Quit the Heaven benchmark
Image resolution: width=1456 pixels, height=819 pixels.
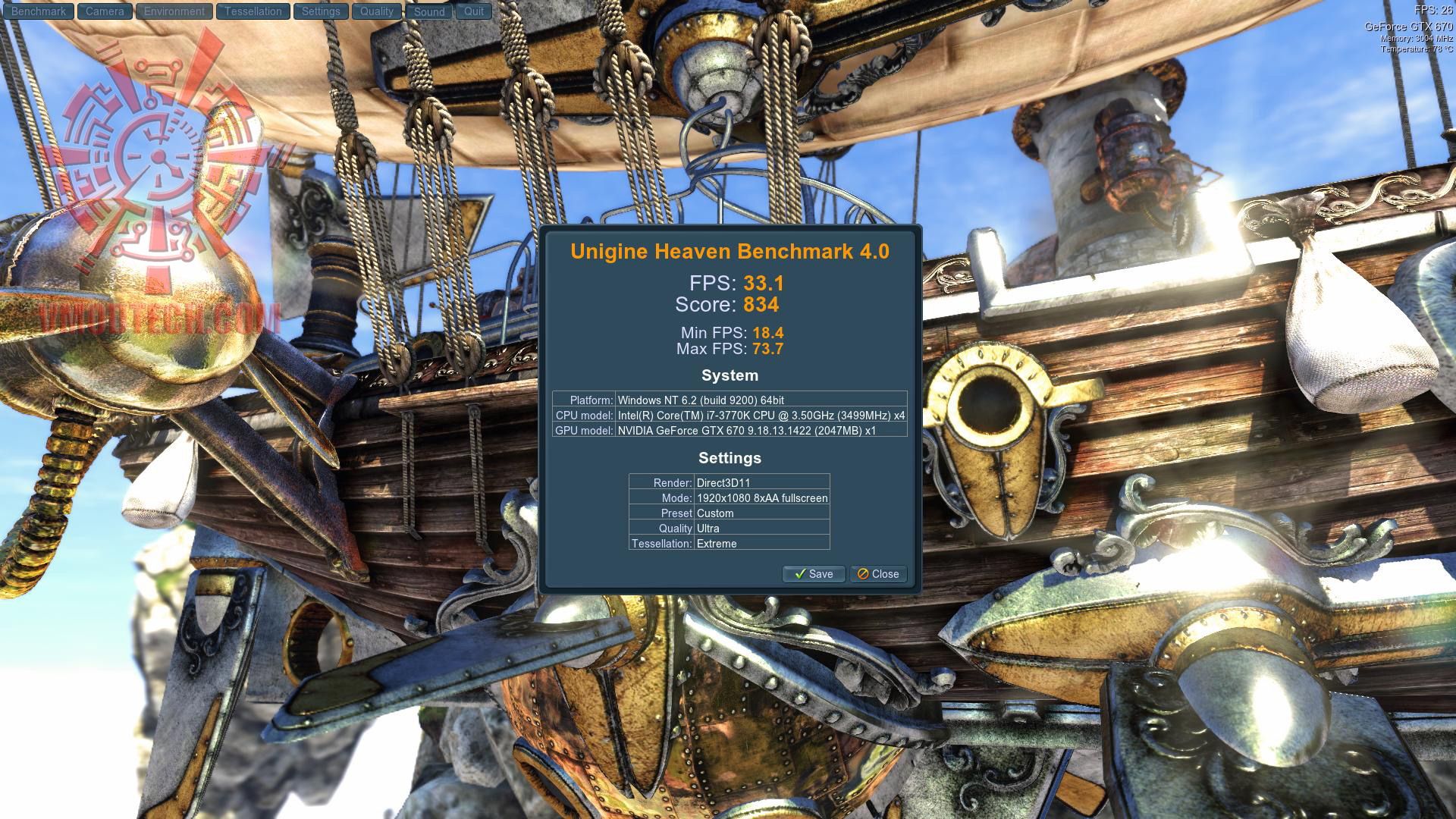(474, 11)
